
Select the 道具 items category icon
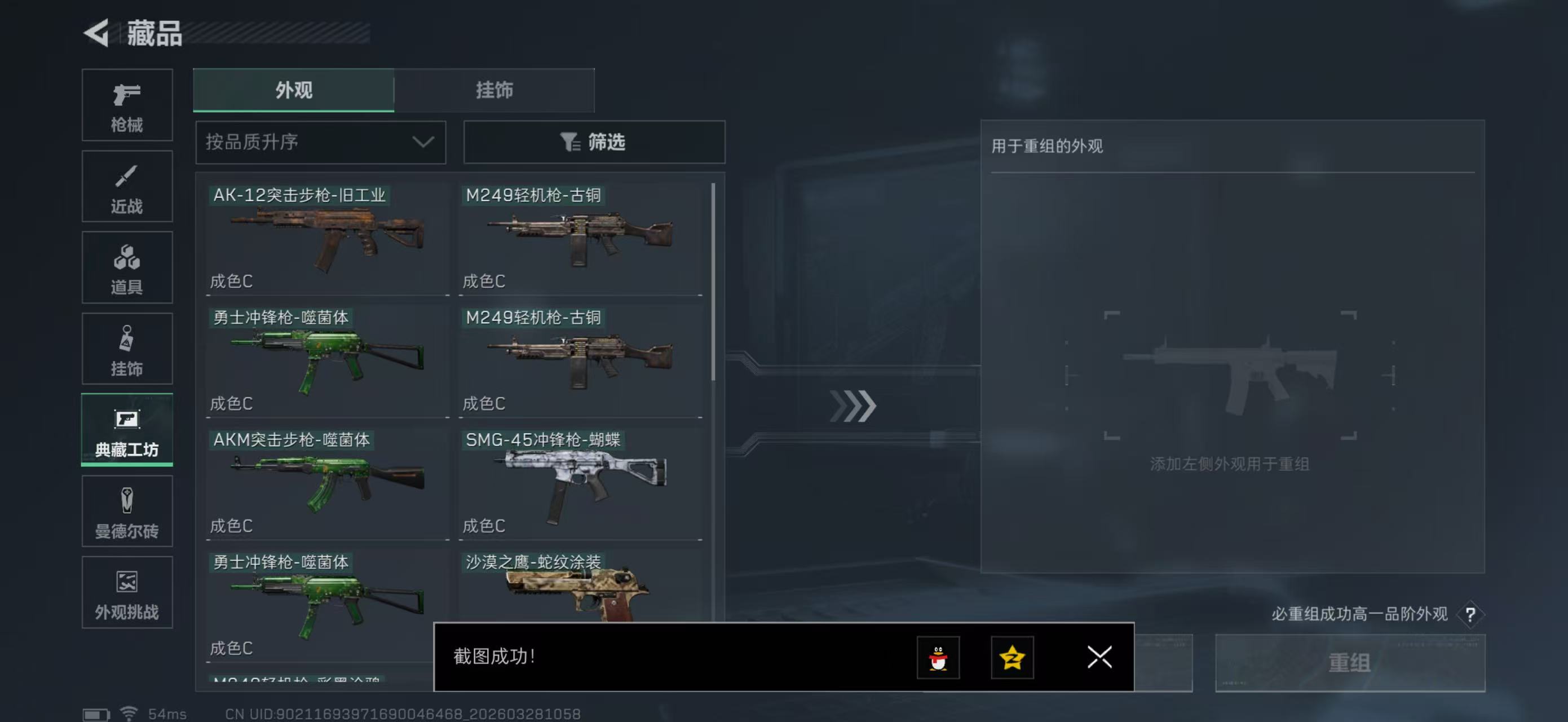tap(127, 267)
